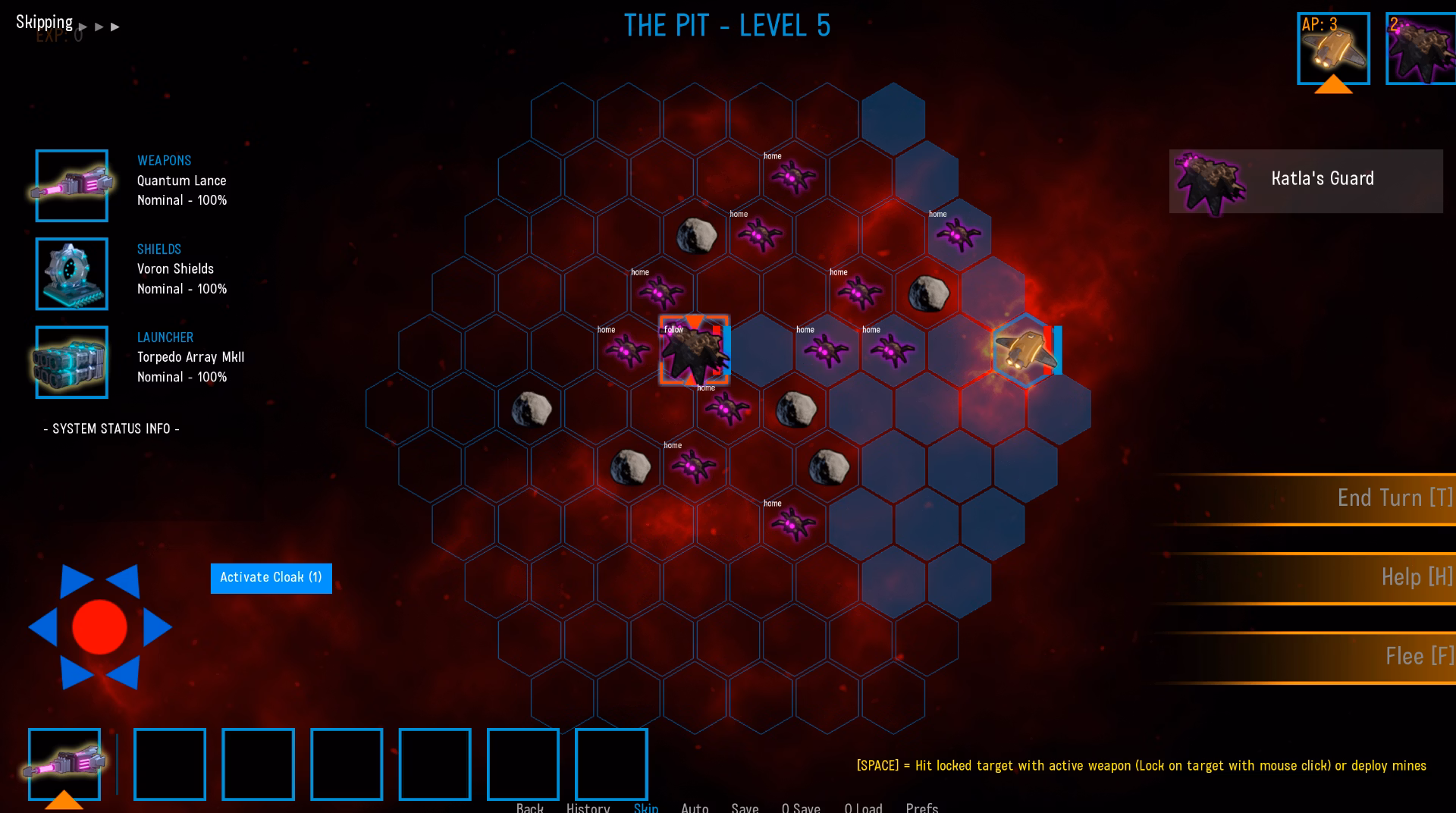Choose the Quantum Lance hotbar slot
The width and height of the screenshot is (1456, 813).
pyautogui.click(x=64, y=764)
